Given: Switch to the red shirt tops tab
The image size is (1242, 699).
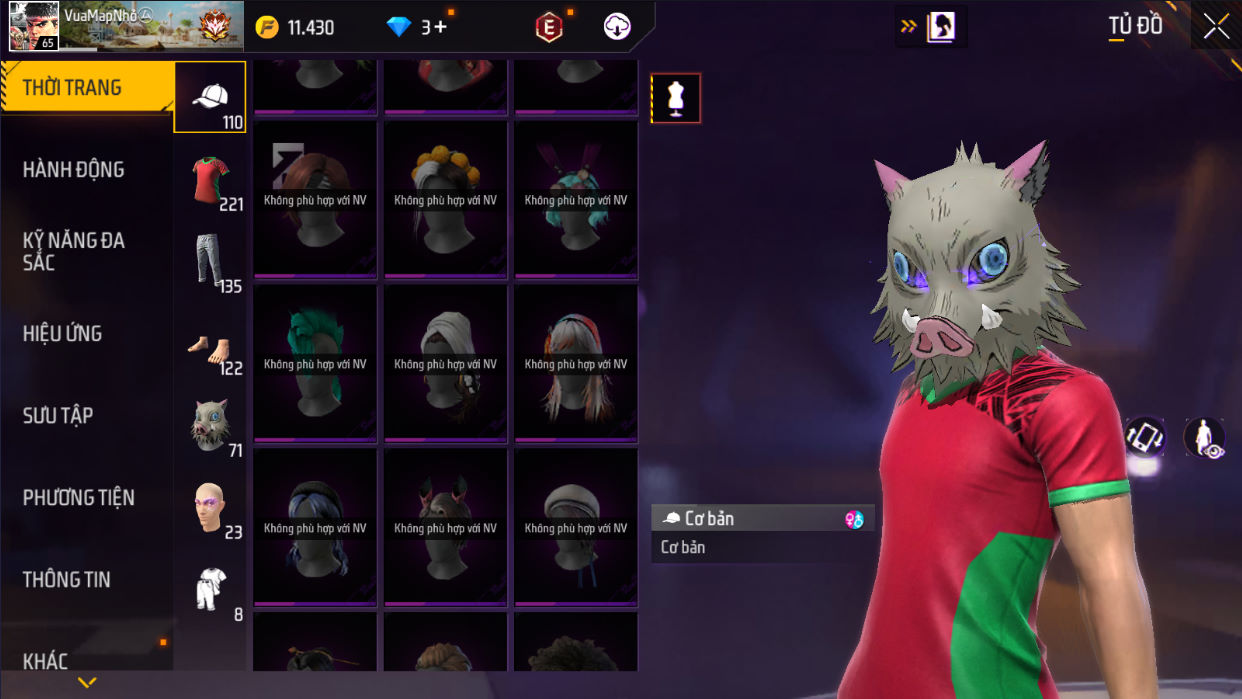Looking at the screenshot, I should 210,180.
